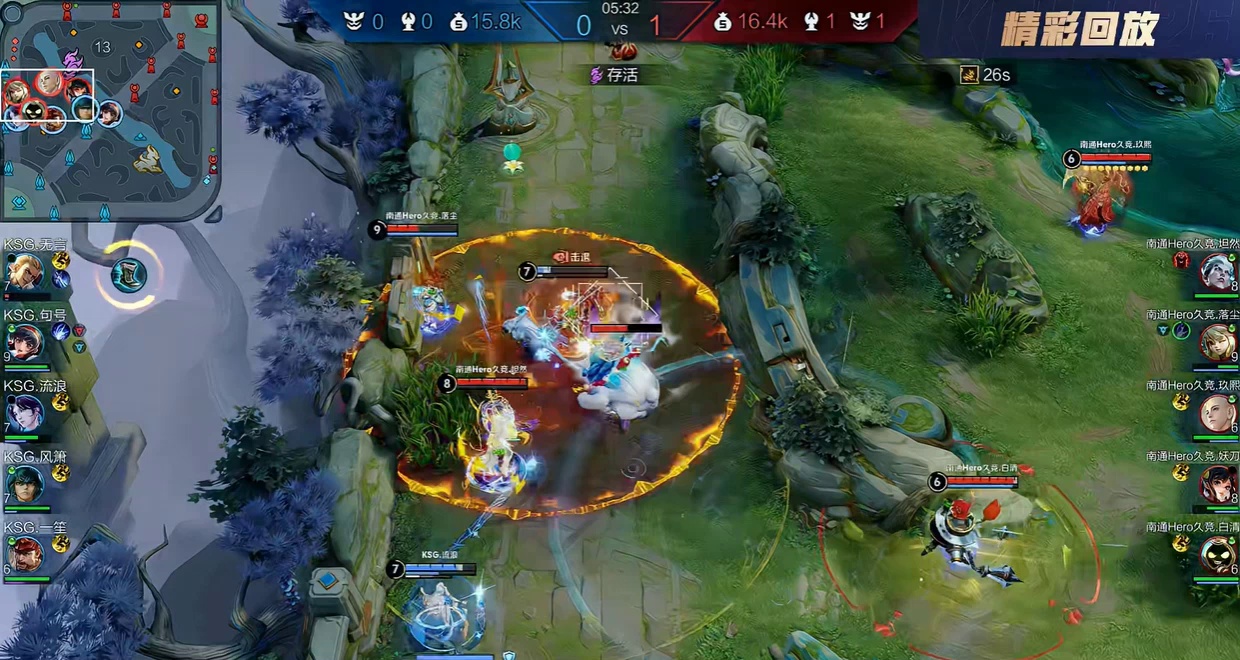Select KSG.风箫's hero portrait
The image size is (1240, 660).
point(24,484)
